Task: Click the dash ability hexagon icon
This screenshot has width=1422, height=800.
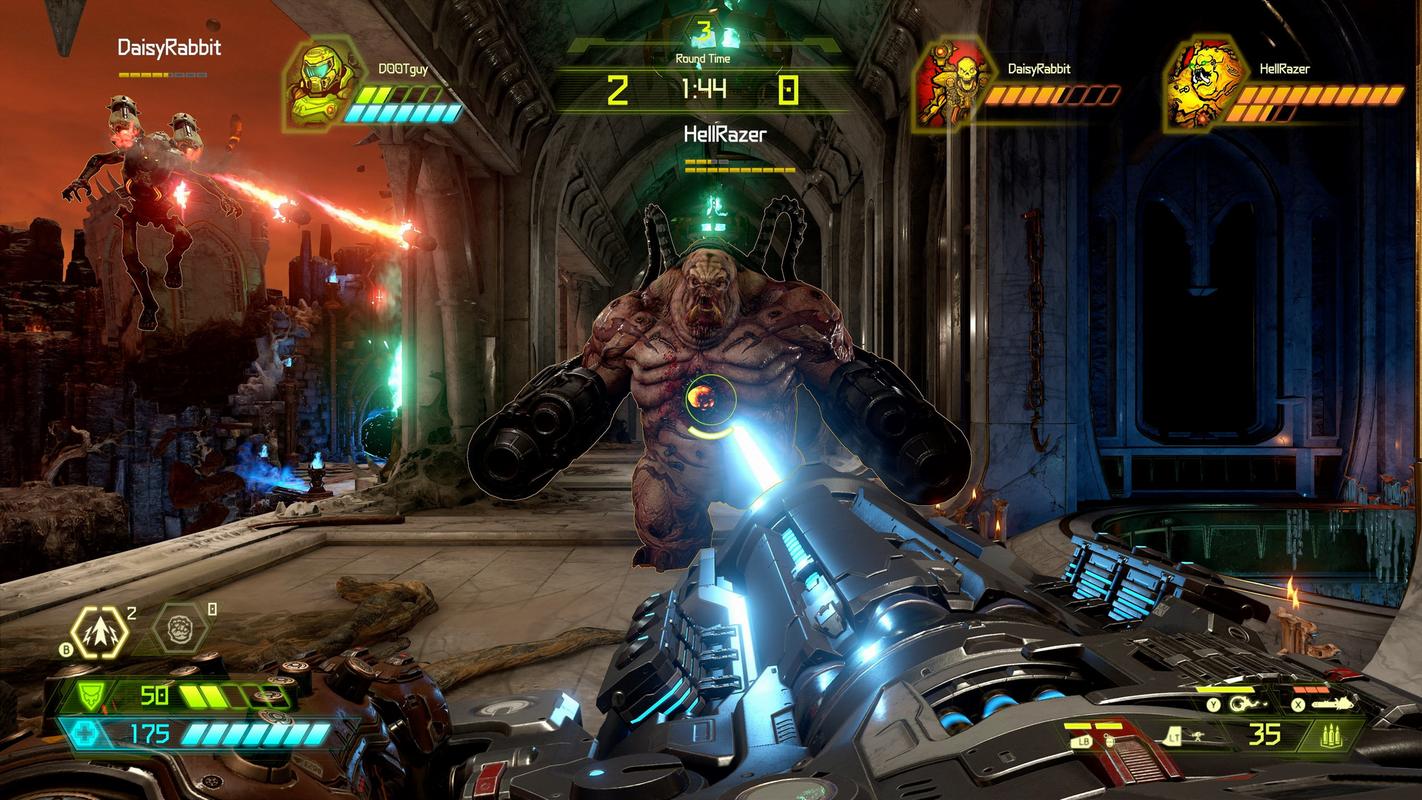Action: tap(99, 632)
